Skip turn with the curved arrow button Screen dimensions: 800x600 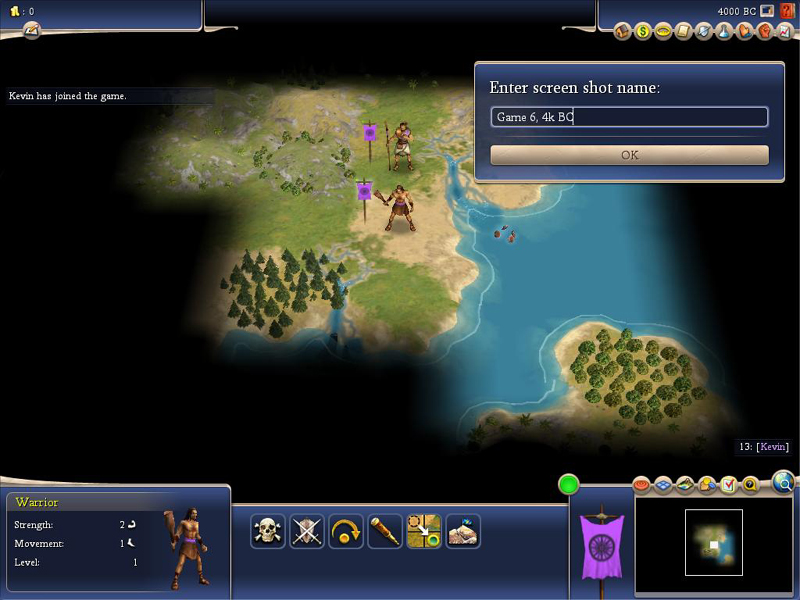[x=346, y=531]
